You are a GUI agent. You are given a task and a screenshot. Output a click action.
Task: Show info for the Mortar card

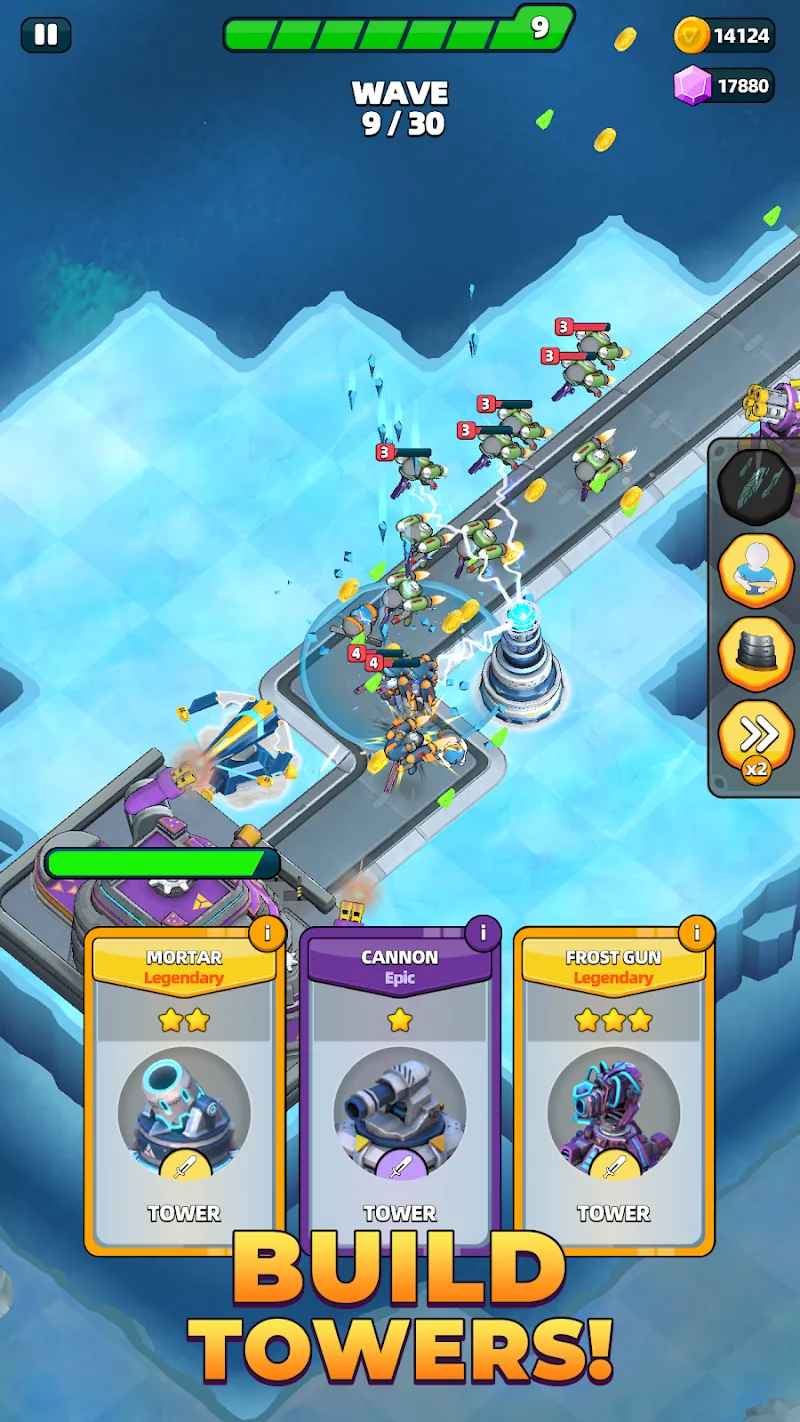pyautogui.click(x=267, y=934)
